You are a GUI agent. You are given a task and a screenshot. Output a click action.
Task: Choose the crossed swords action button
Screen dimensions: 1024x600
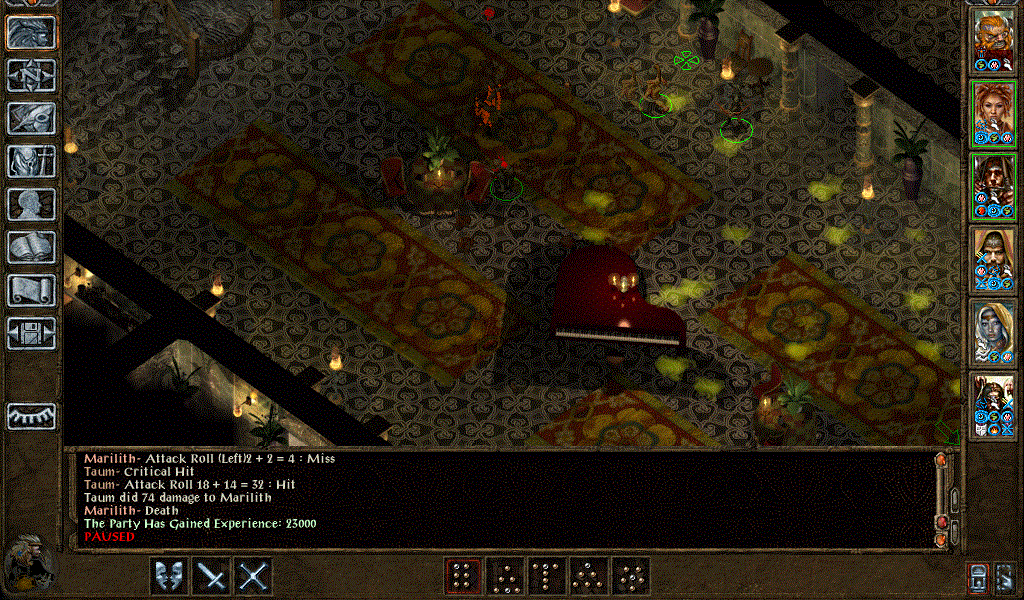pos(254,576)
